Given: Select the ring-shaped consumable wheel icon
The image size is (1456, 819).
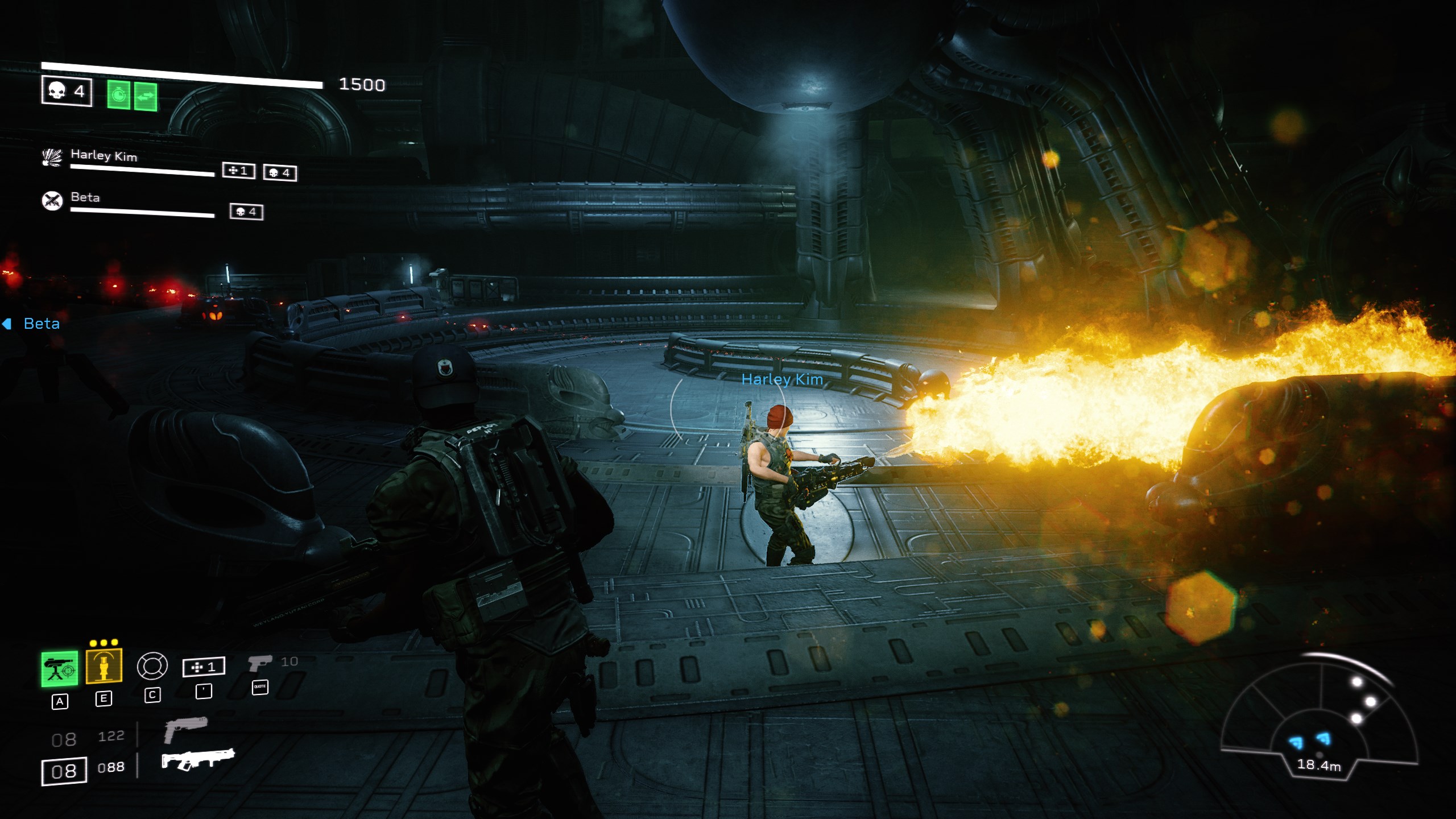Looking at the screenshot, I should pyautogui.click(x=152, y=665).
